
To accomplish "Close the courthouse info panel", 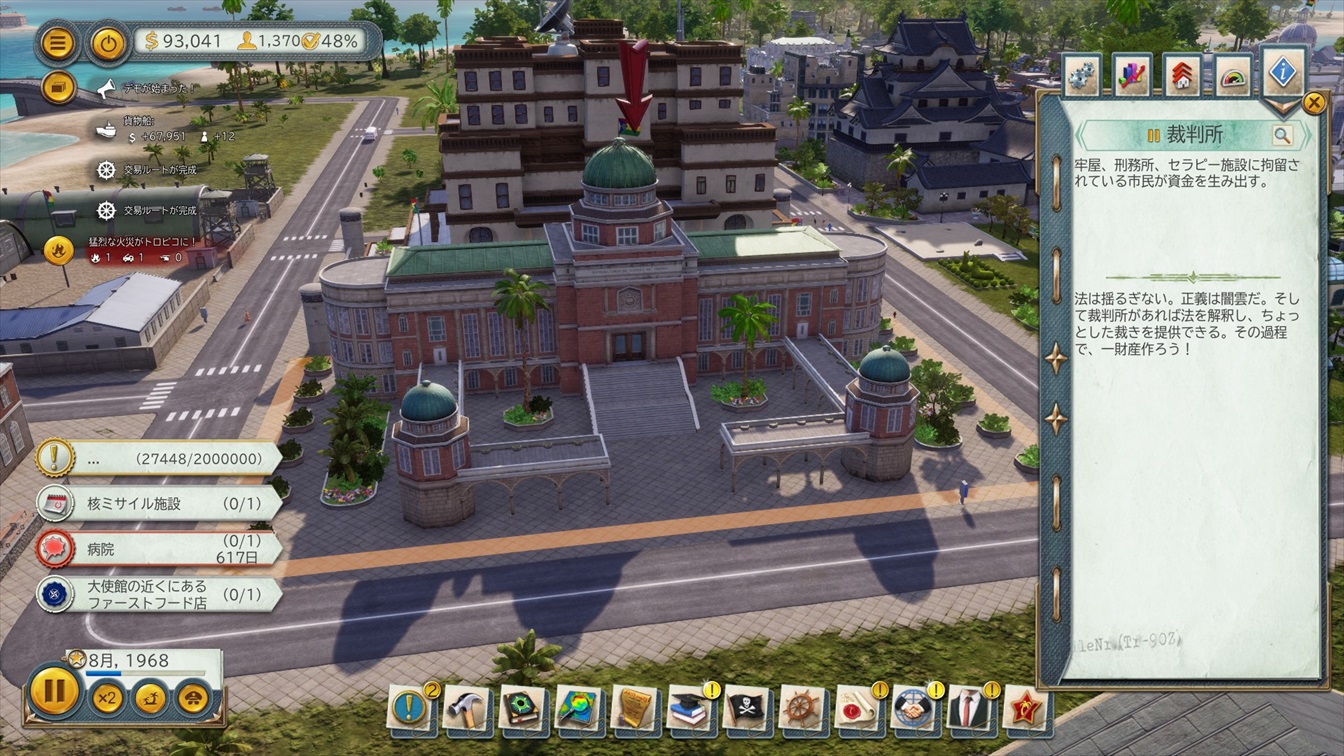I will pos(1314,103).
